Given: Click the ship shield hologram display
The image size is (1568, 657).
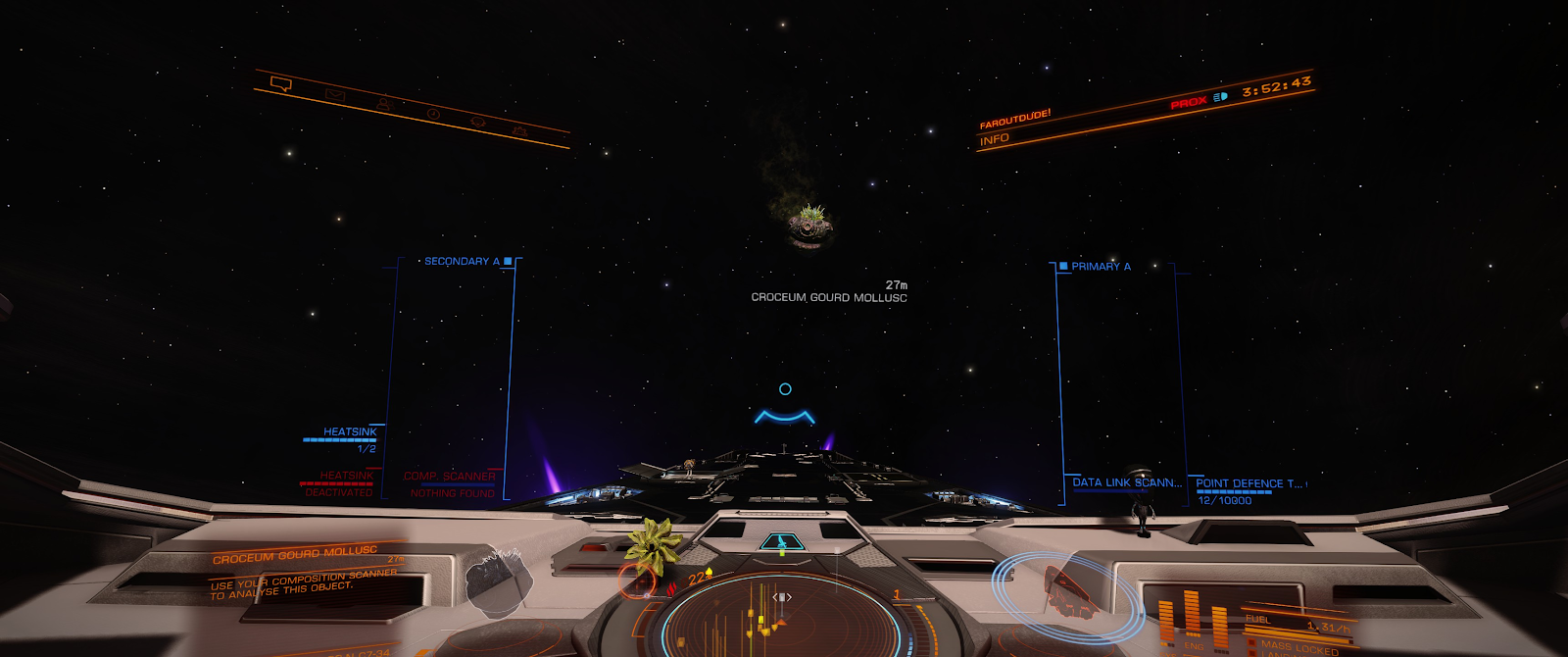Looking at the screenshot, I should tap(1068, 588).
